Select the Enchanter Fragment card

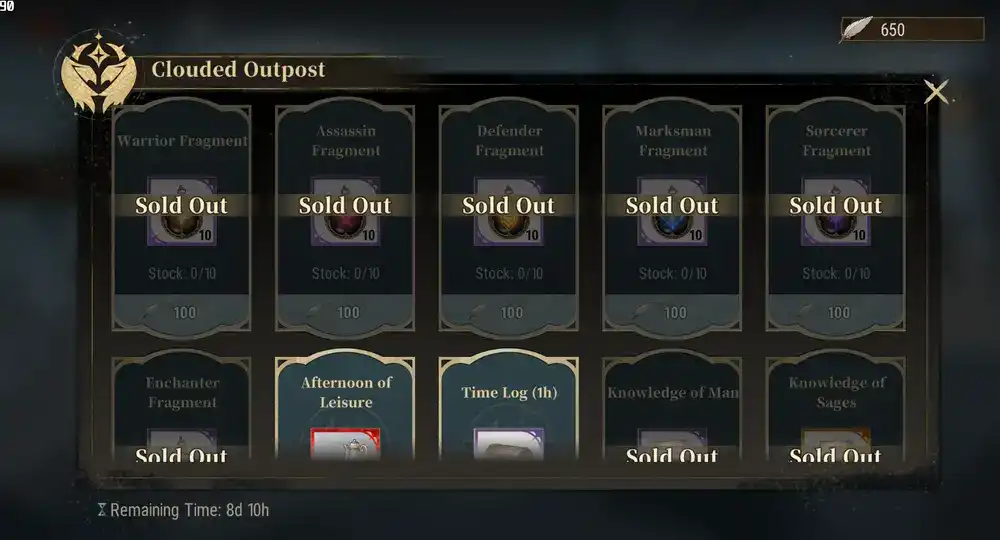click(x=182, y=410)
